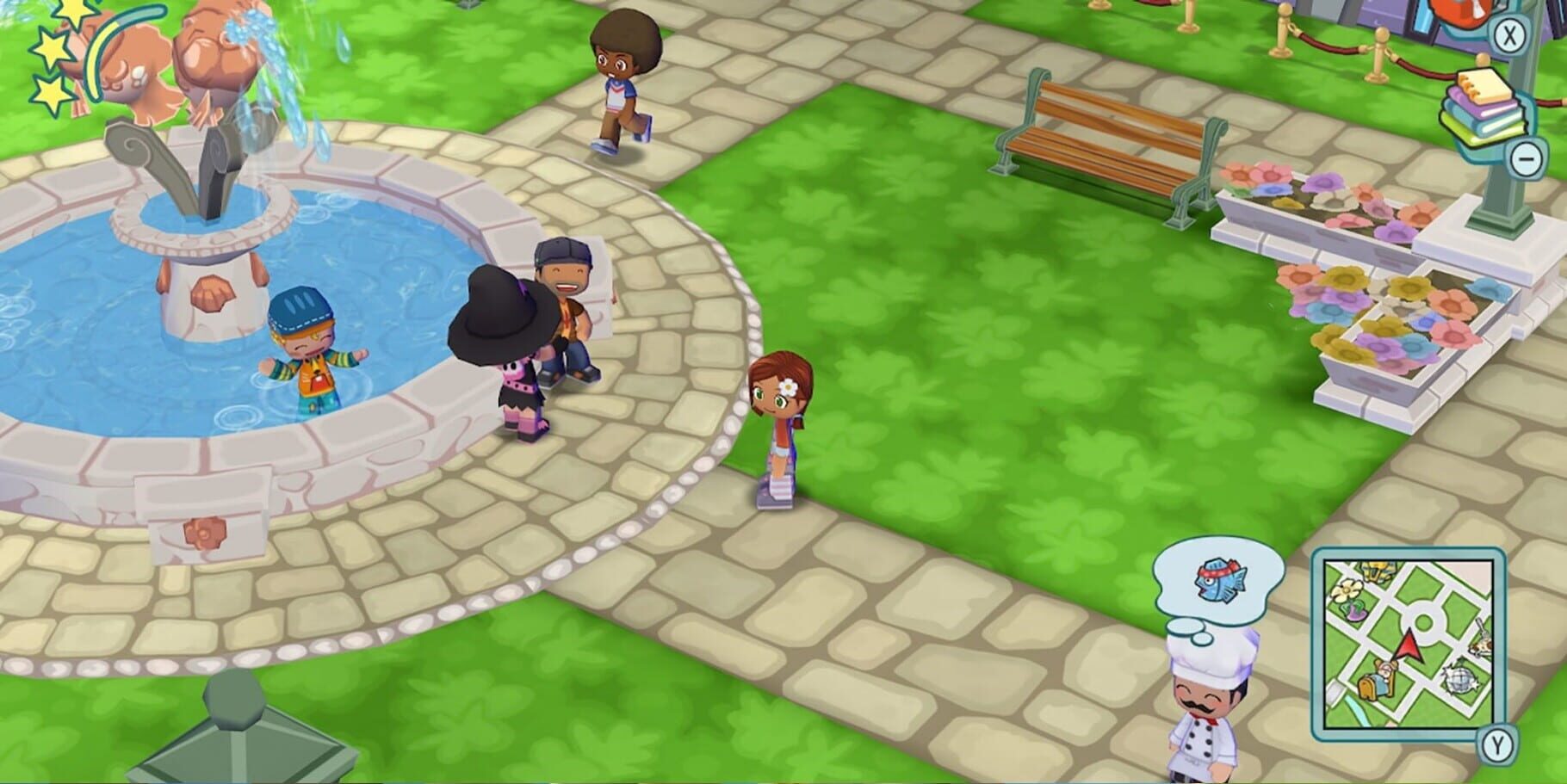Click the bed icon on the minimap
This screenshot has width=1567, height=784.
1378,680
